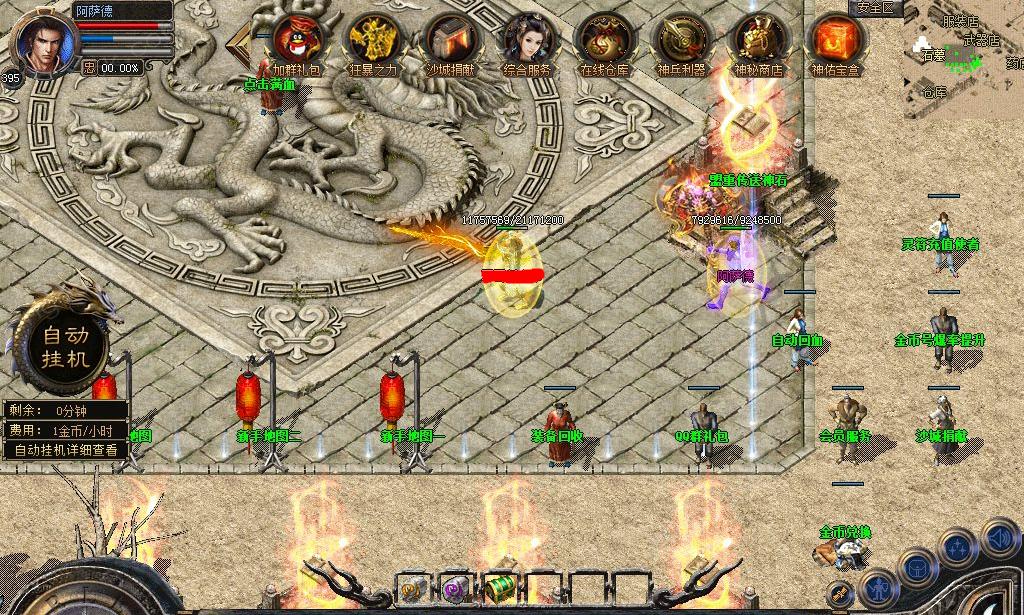
Task: Use the purple scroll in the hotbar
Action: click(457, 588)
